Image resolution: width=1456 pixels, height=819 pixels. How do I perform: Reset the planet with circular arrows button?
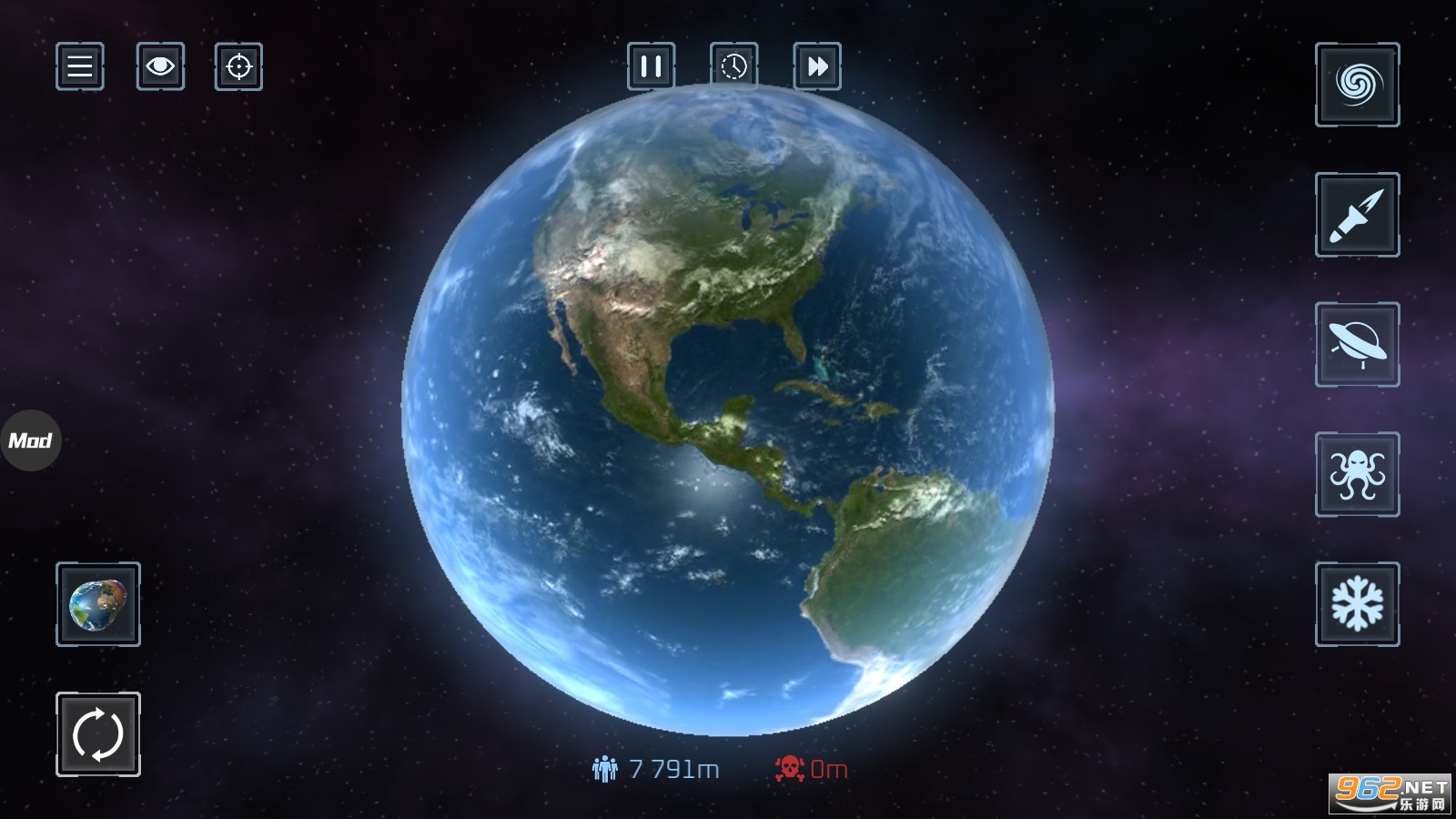(98, 734)
